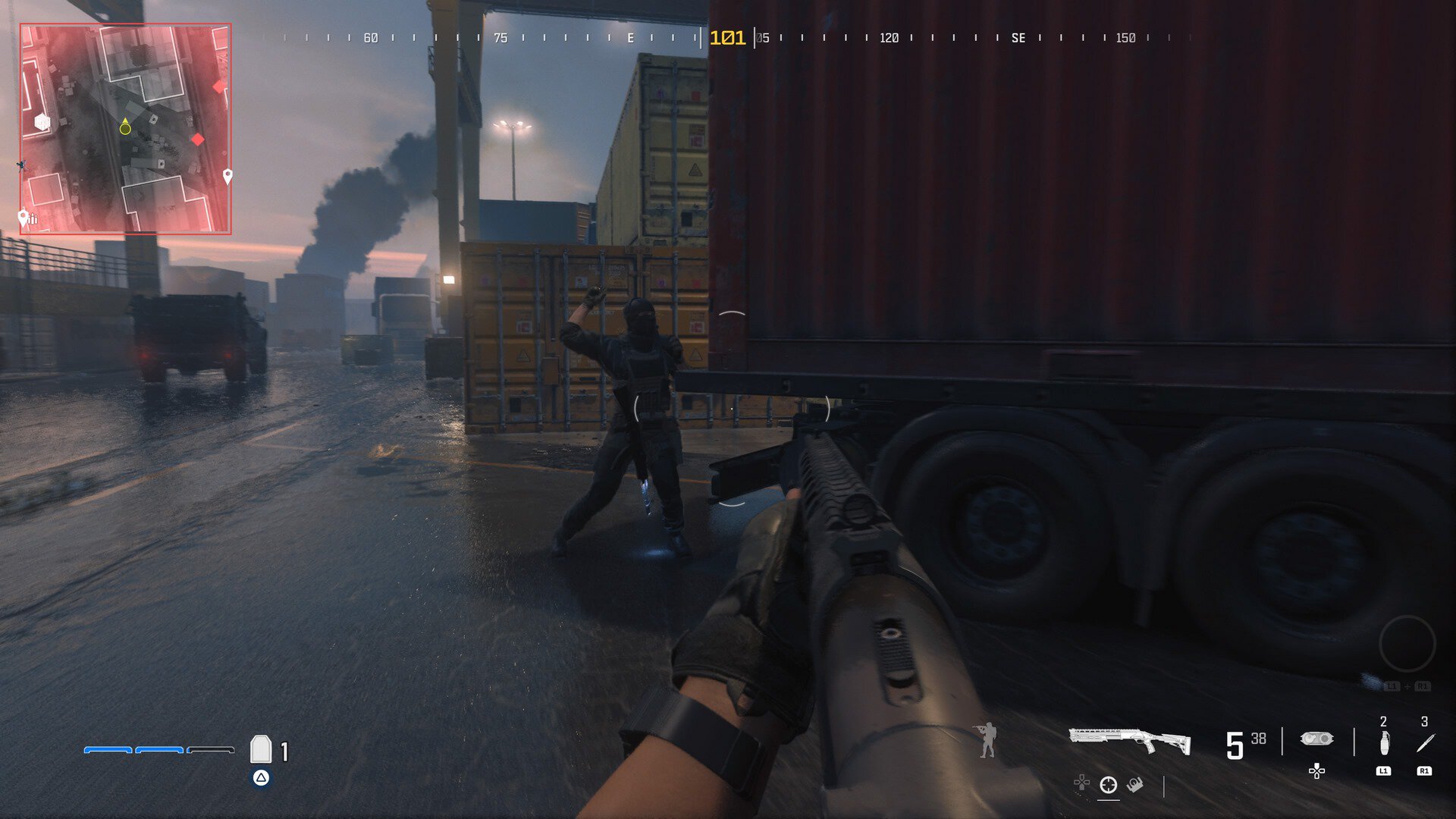1456x819 pixels.
Task: Activate the field upgrade goggles icon
Action: (x=1316, y=739)
